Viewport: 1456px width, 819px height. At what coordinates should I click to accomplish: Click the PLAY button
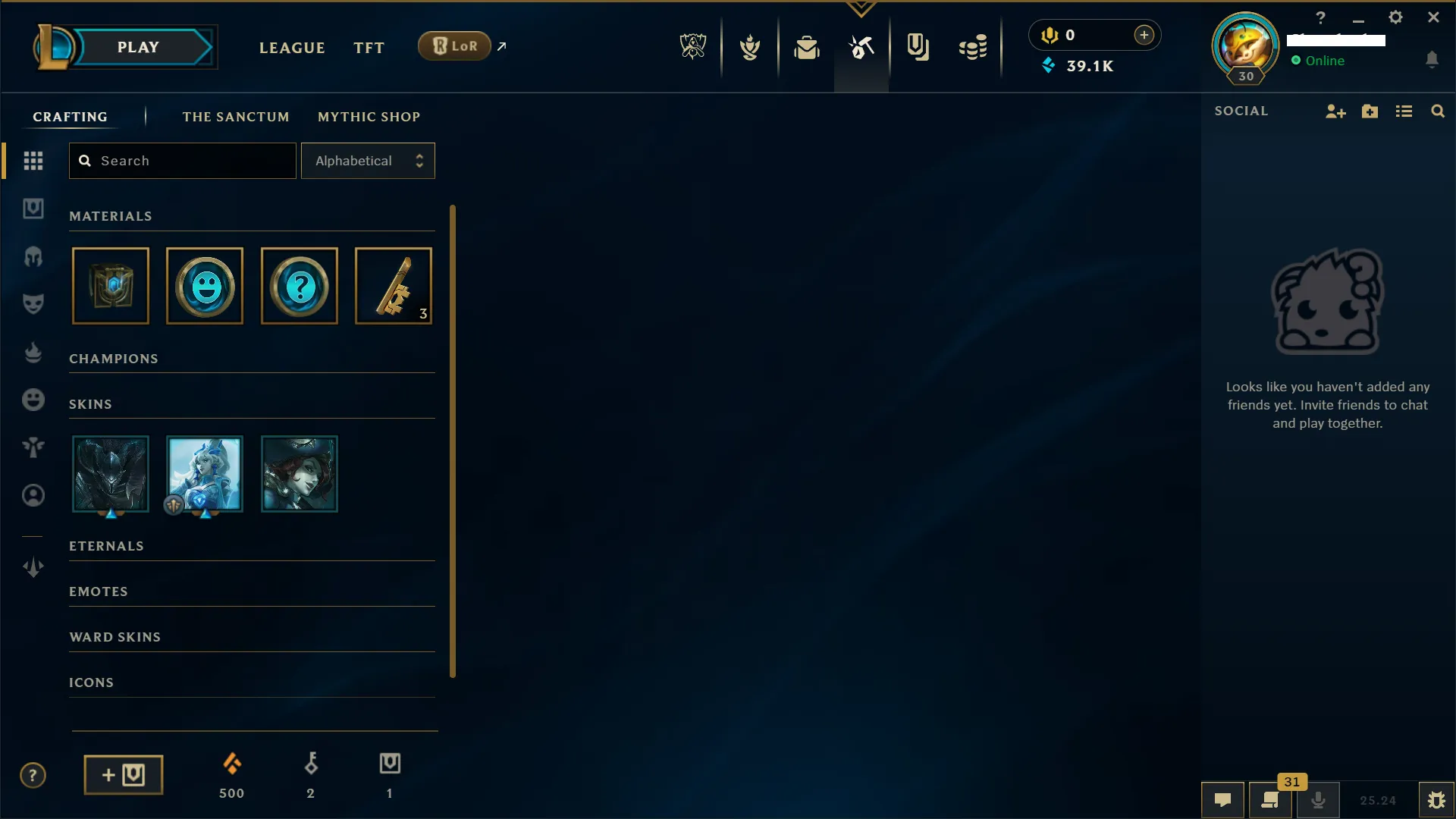(x=137, y=46)
